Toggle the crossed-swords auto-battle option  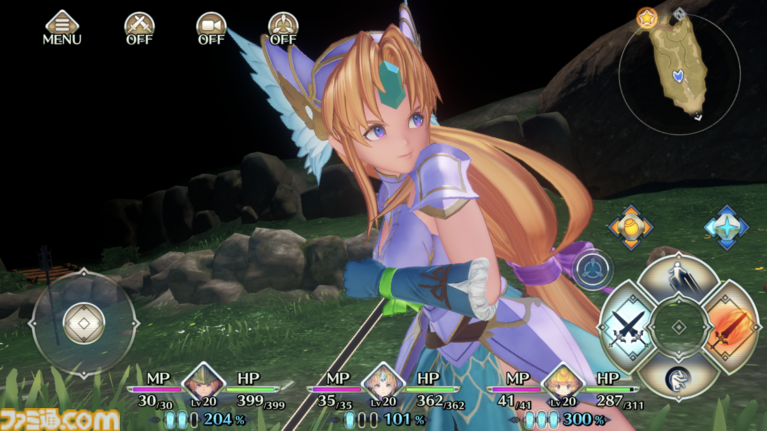coord(139,26)
